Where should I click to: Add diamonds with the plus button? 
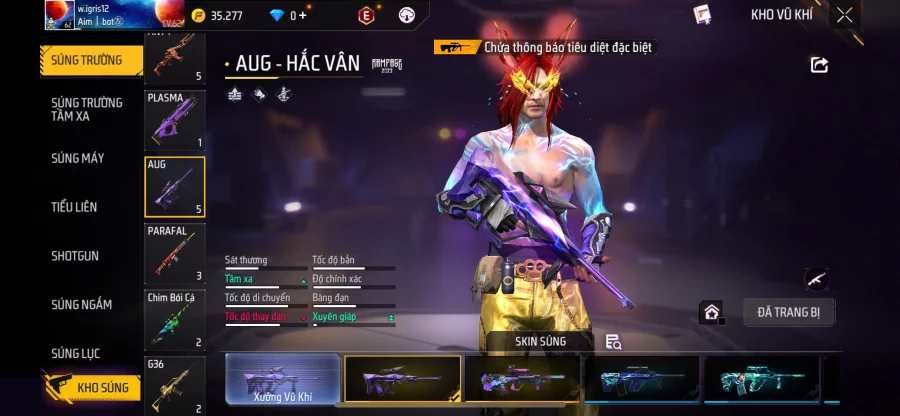tap(303, 15)
